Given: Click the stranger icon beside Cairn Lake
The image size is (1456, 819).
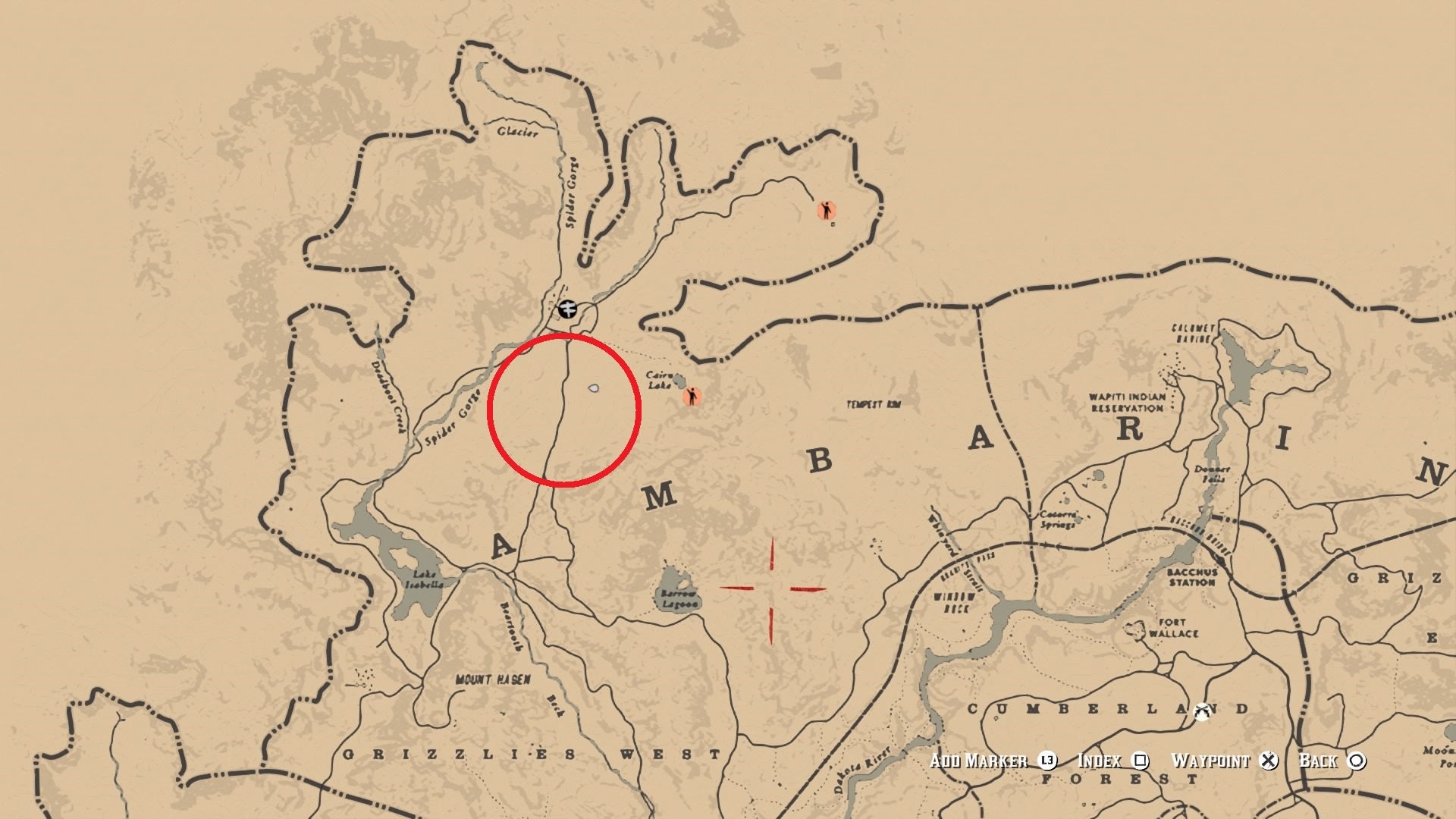Looking at the screenshot, I should [692, 397].
